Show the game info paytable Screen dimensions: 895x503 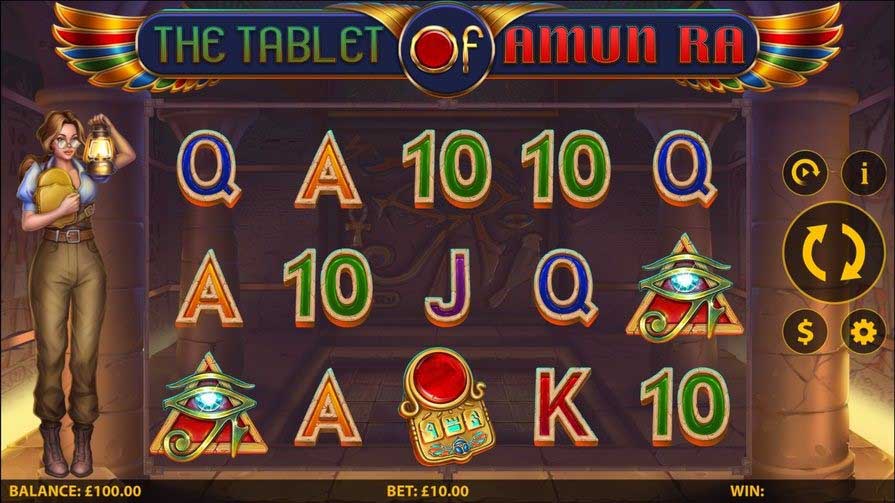[863, 174]
